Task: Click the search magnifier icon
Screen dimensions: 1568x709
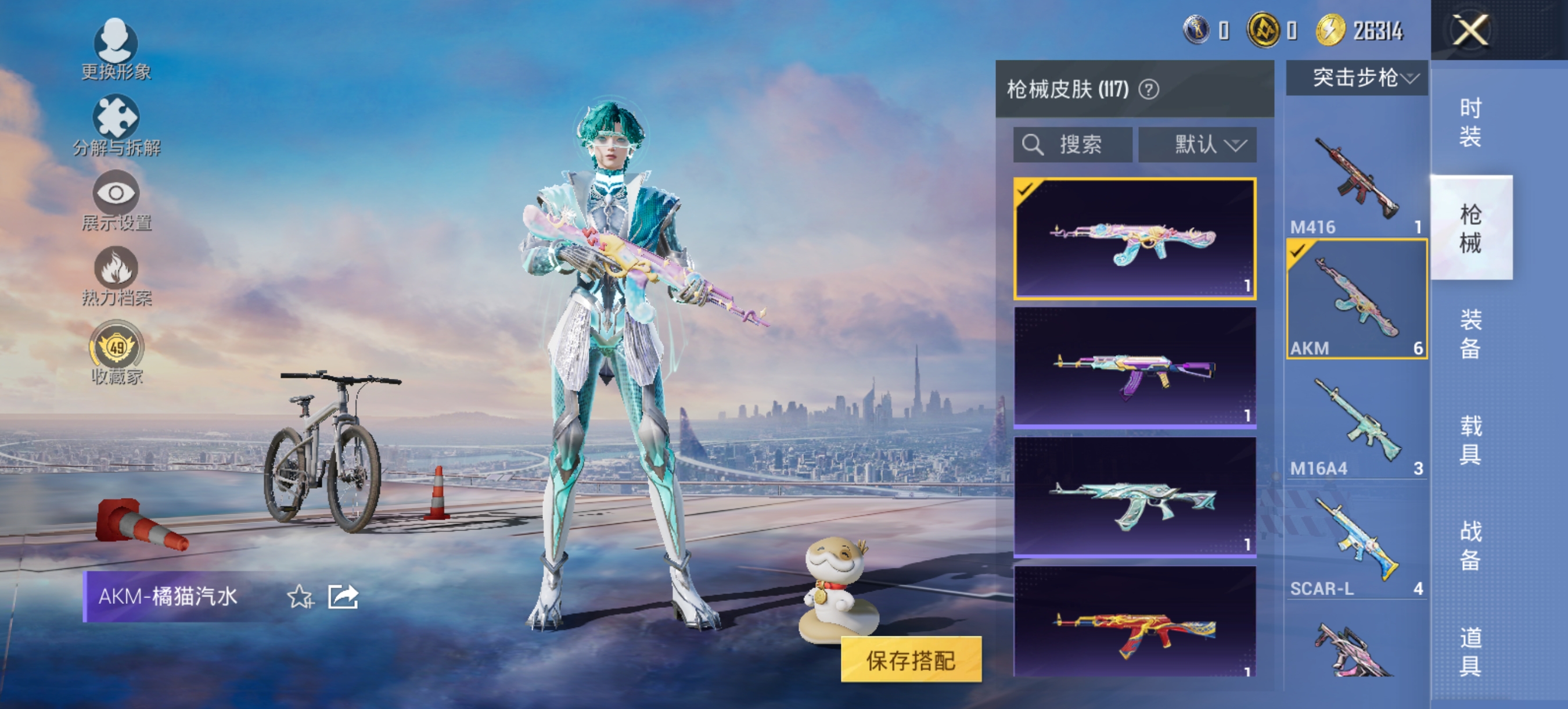Action: [1035, 144]
